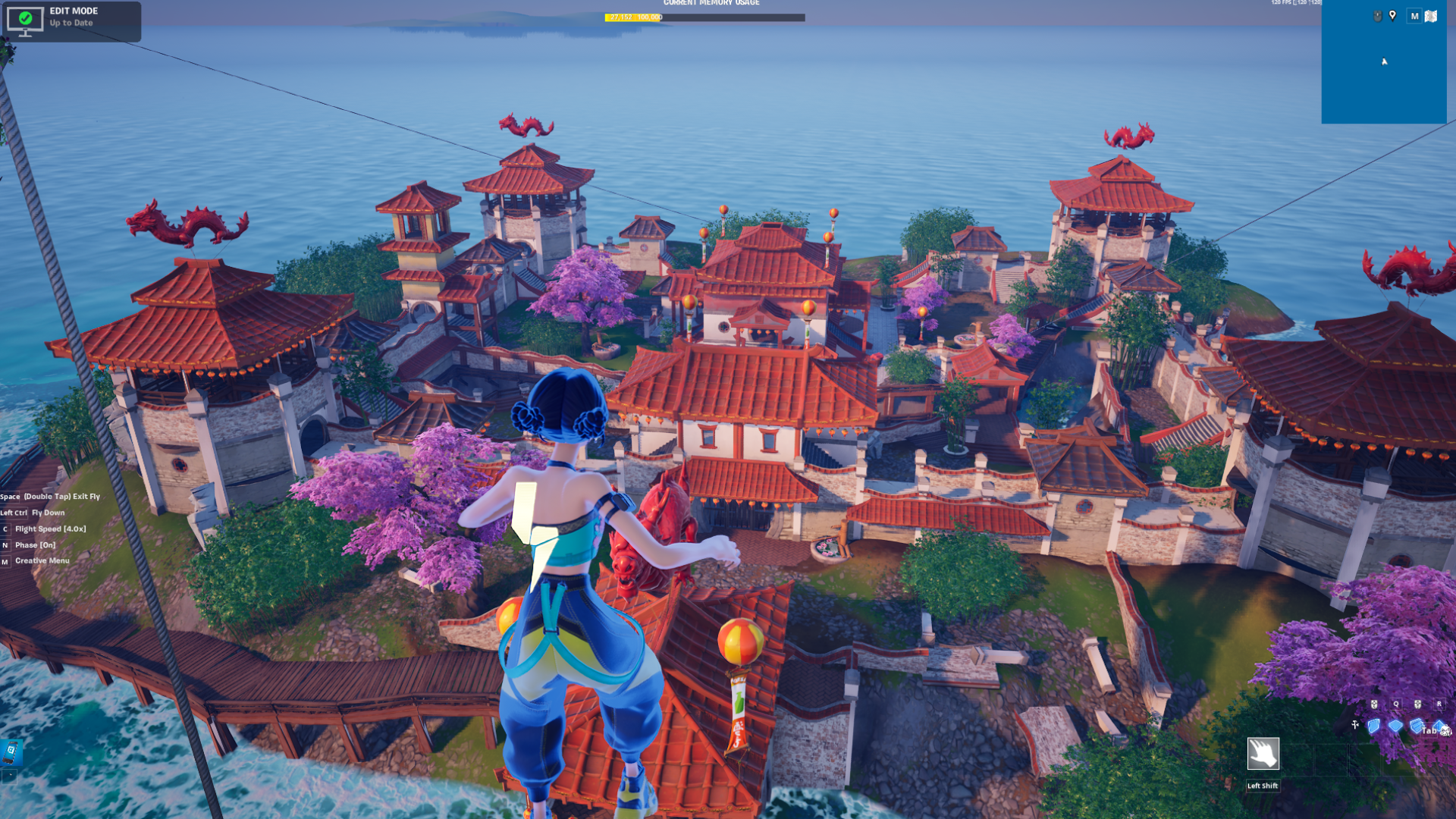Open the Creative Menu entry

click(x=42, y=560)
